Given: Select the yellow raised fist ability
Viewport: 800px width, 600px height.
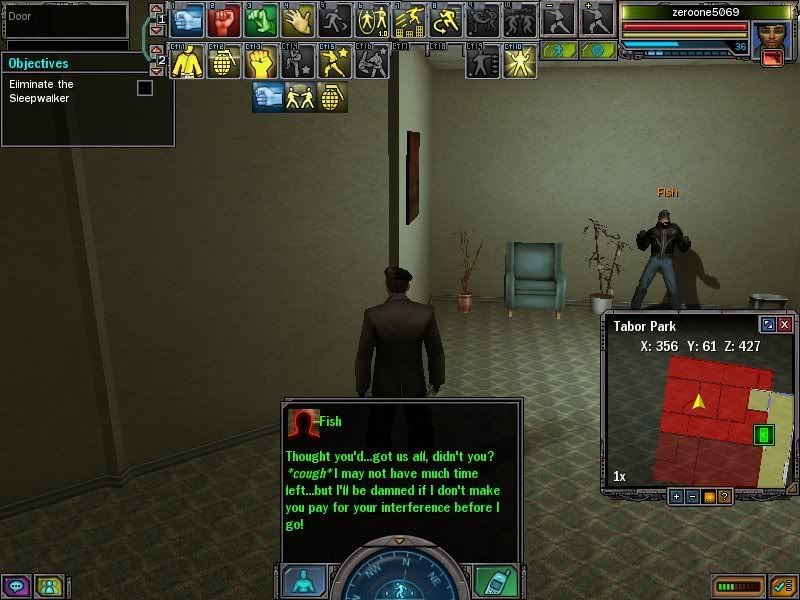Looking at the screenshot, I should coord(260,62).
